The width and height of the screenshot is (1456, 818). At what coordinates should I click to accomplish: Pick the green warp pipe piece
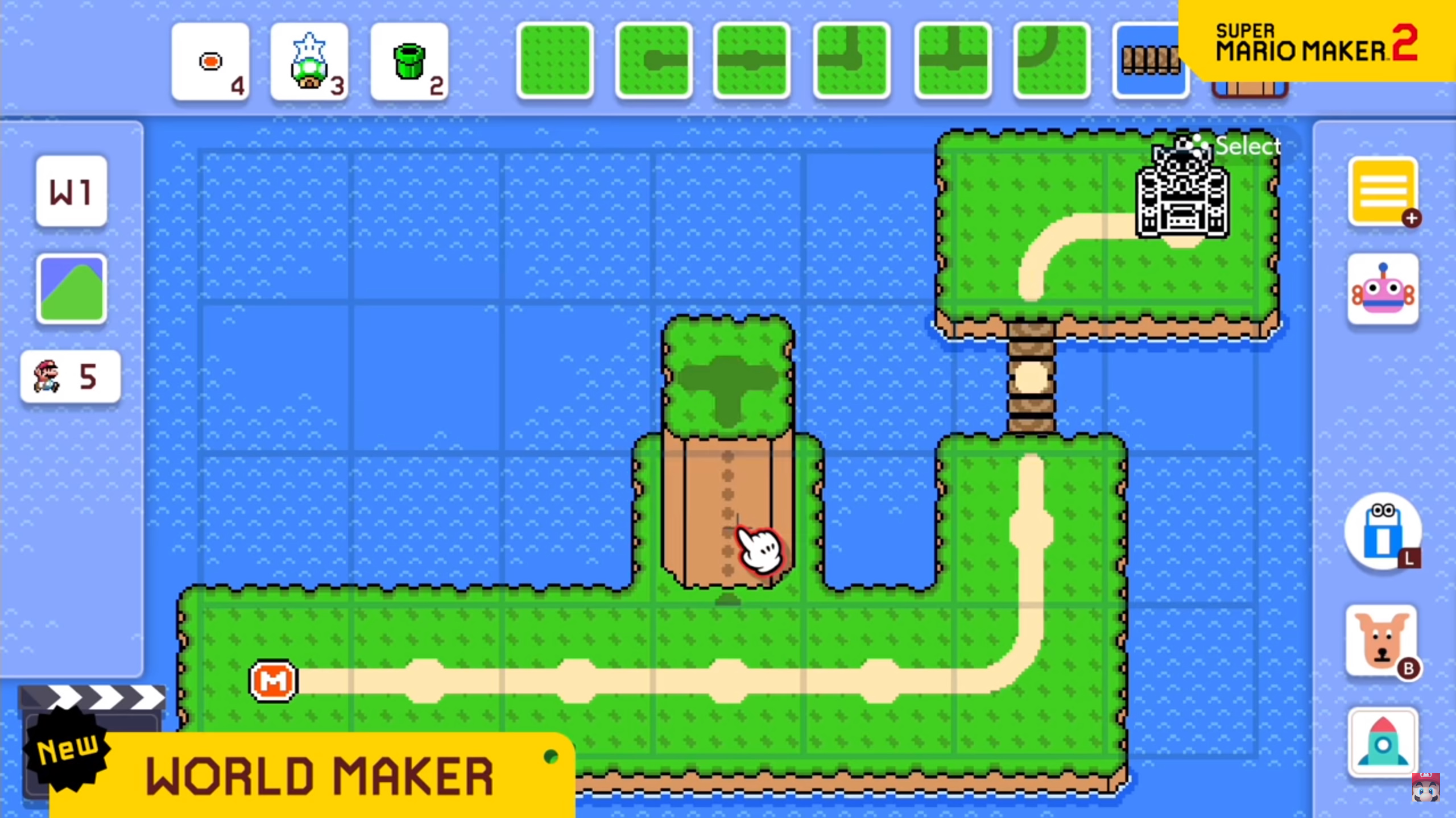coord(409,61)
